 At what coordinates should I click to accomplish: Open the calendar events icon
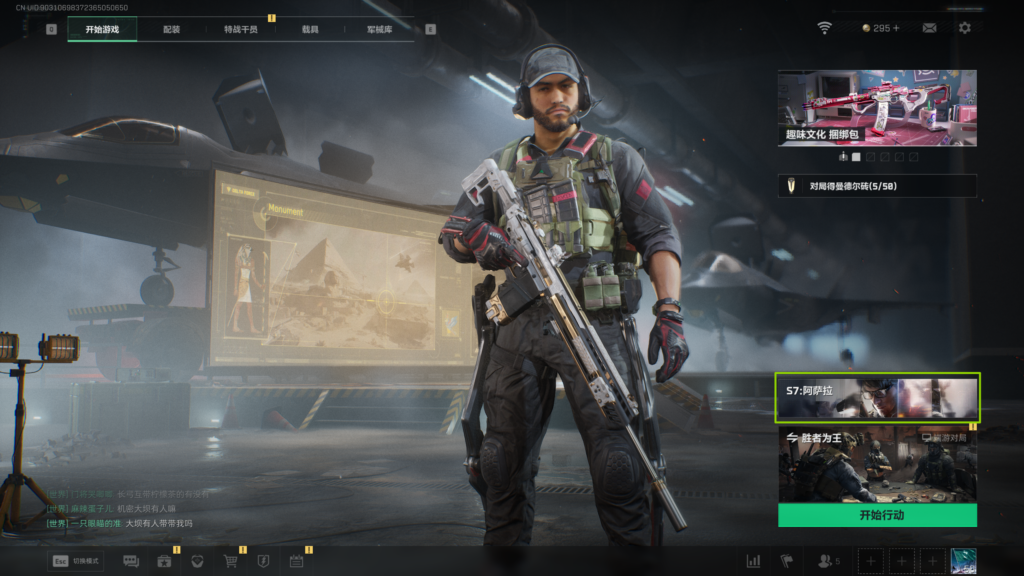[x=296, y=562]
